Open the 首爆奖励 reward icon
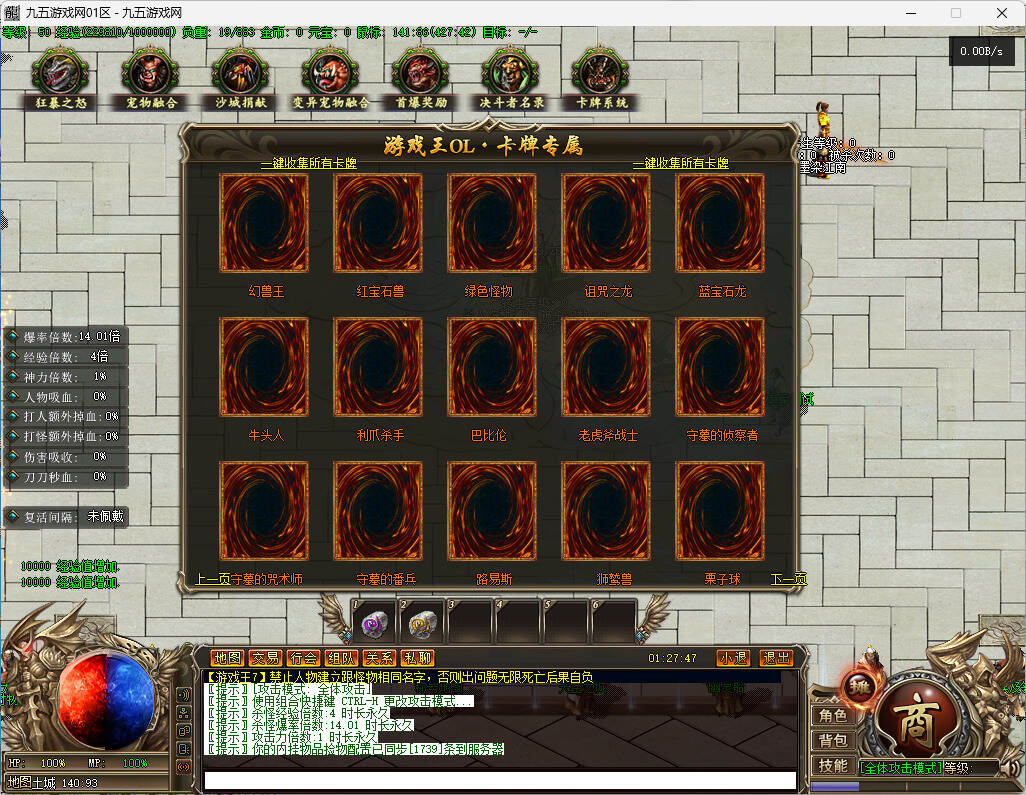1026x795 pixels. [x=421, y=75]
